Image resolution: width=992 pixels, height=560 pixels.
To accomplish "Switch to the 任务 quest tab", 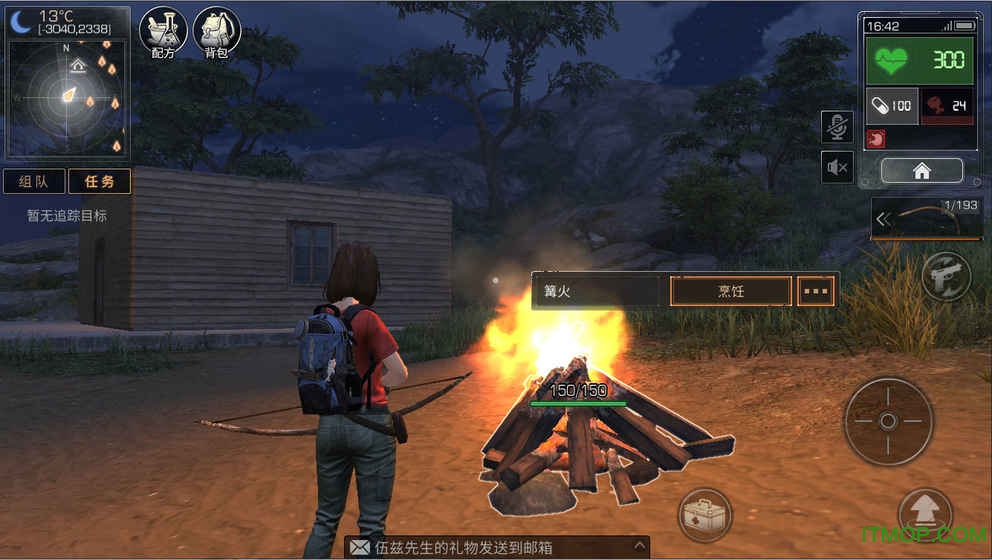I will (99, 181).
